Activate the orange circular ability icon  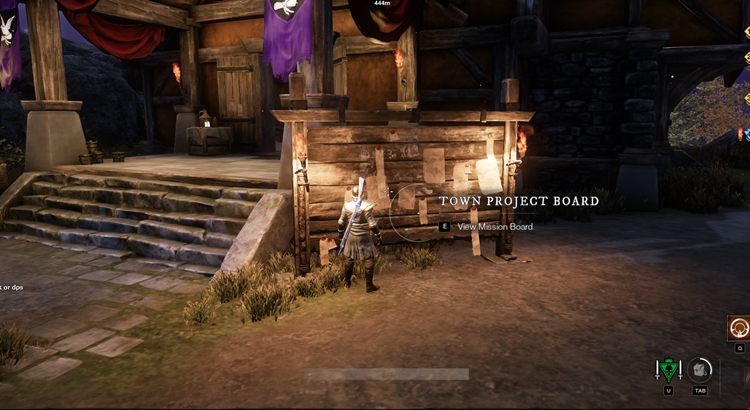coord(739,328)
